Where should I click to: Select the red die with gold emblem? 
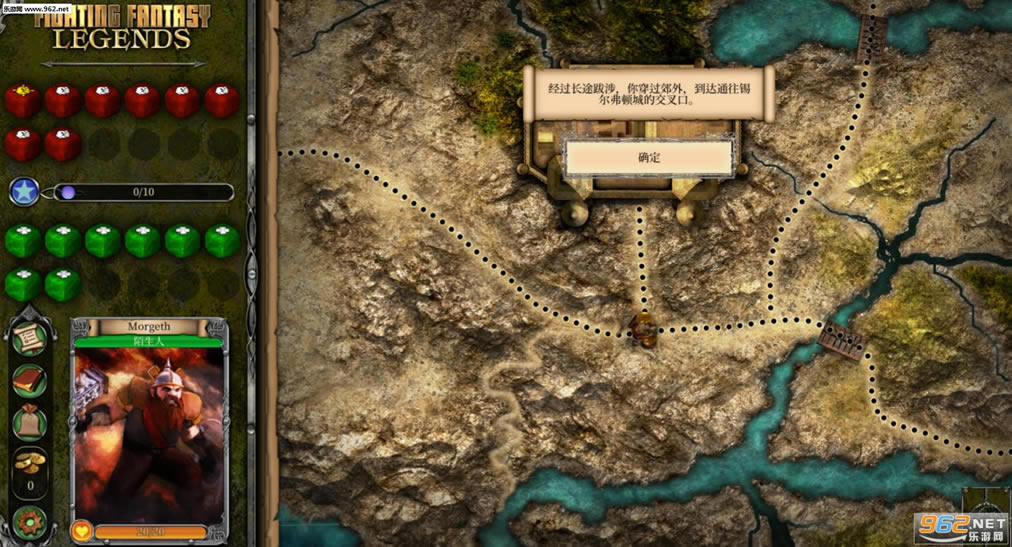point(23,100)
